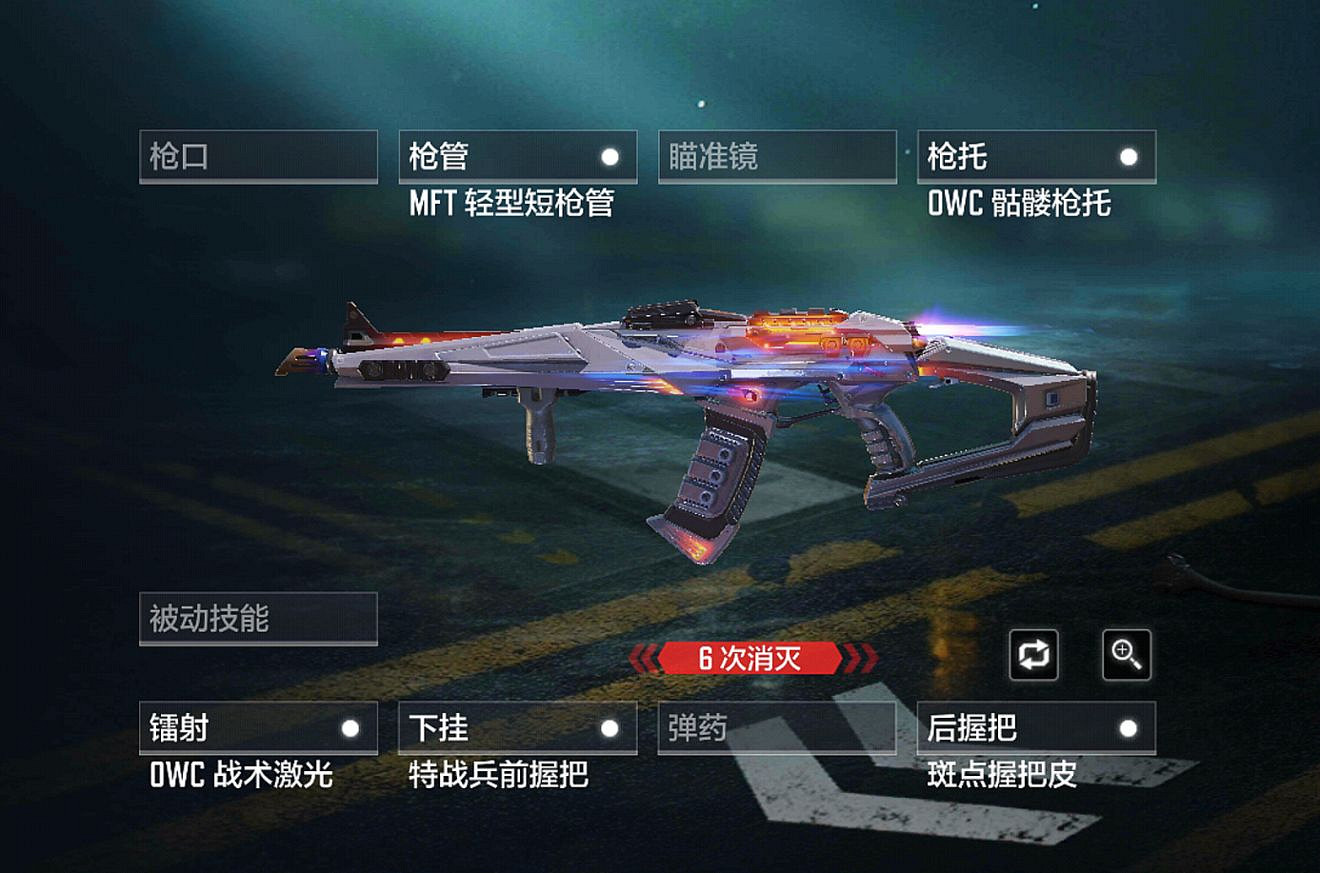Open the empty 被动技能 passive skill slot
Image resolution: width=1320 pixels, height=873 pixels.
tap(258, 618)
